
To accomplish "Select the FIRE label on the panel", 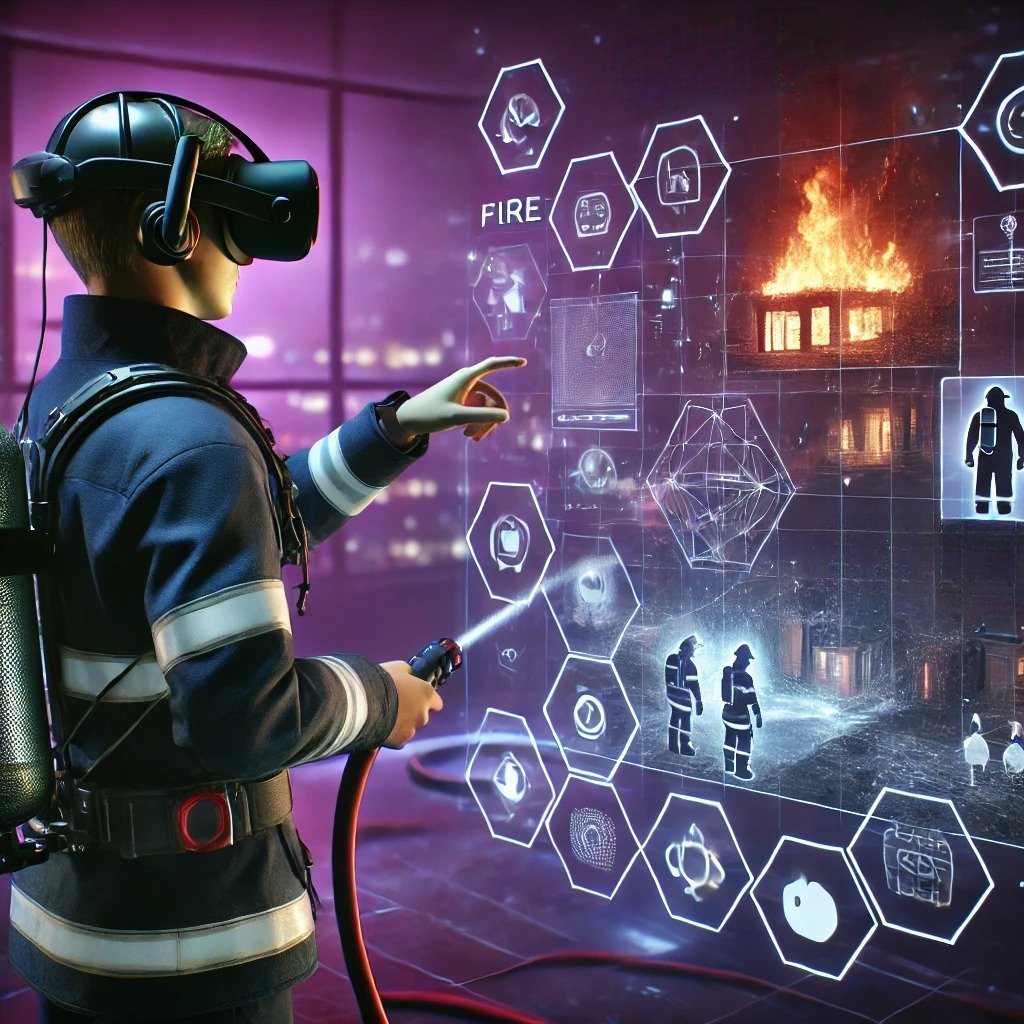I will [x=510, y=210].
